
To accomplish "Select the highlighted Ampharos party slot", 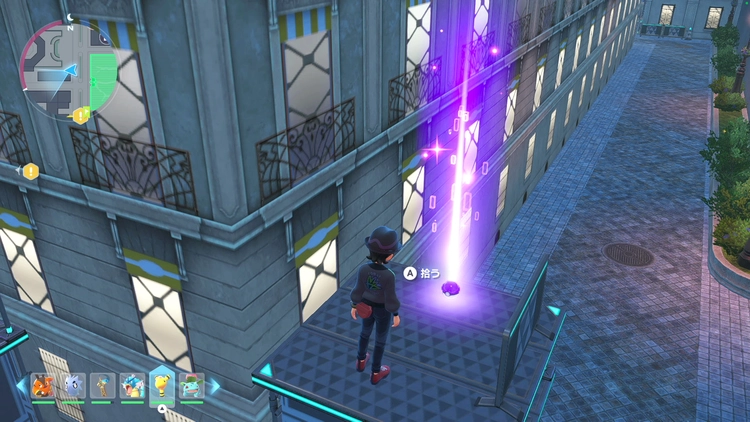I will 162,384.
